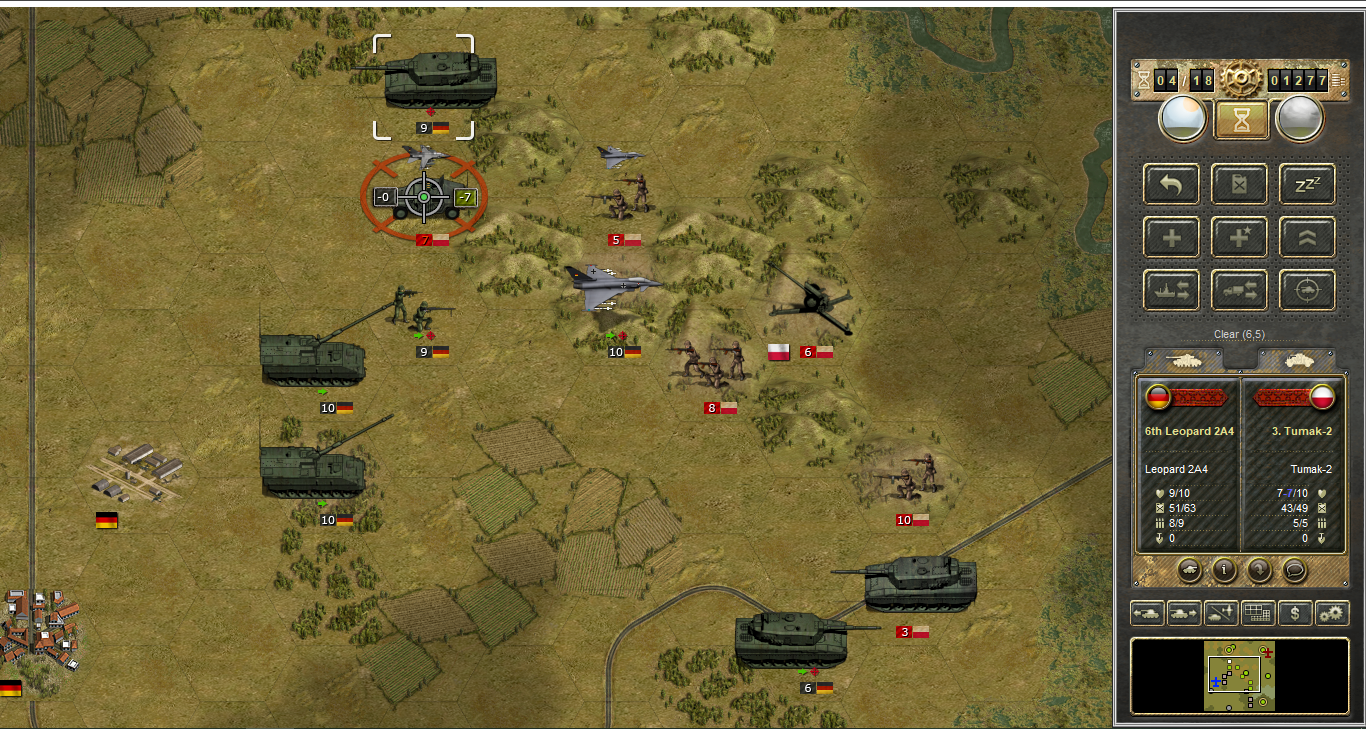Click the plain plus replacements button
This screenshot has width=1366, height=729.
point(1172,237)
